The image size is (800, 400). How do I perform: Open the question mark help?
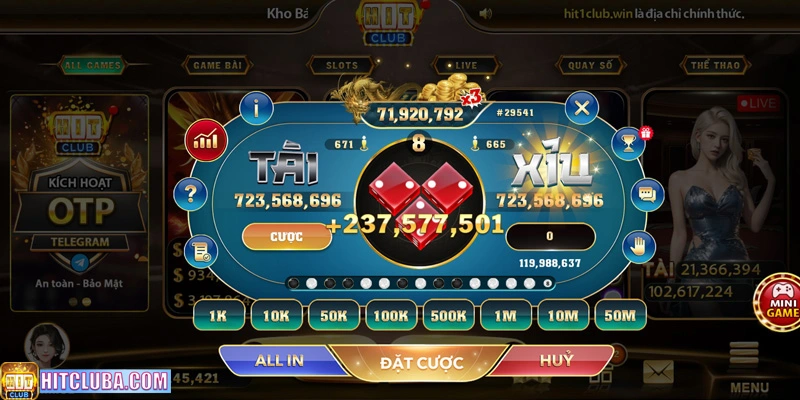[x=189, y=193]
